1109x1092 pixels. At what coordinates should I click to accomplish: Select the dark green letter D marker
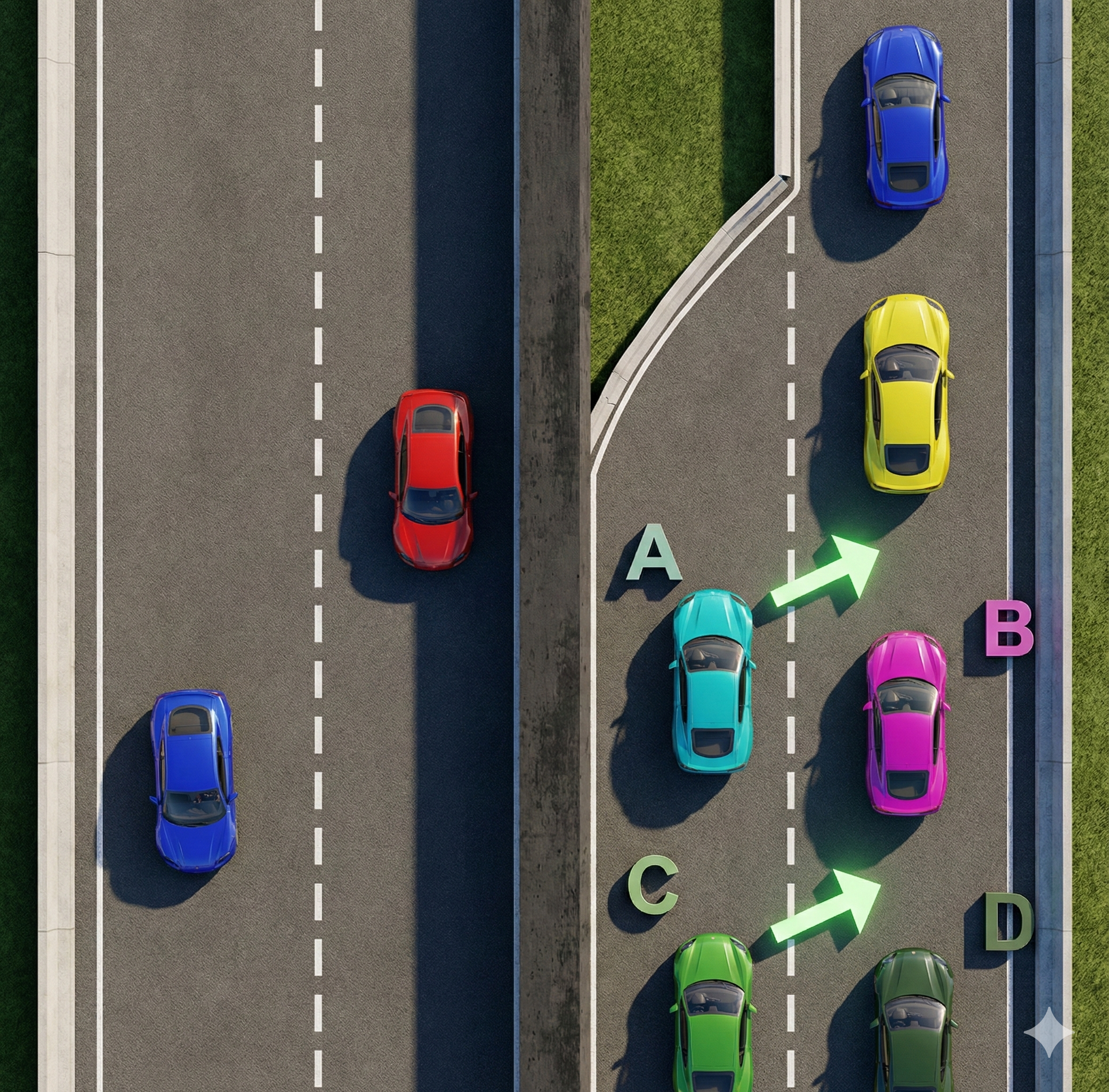point(1008,922)
